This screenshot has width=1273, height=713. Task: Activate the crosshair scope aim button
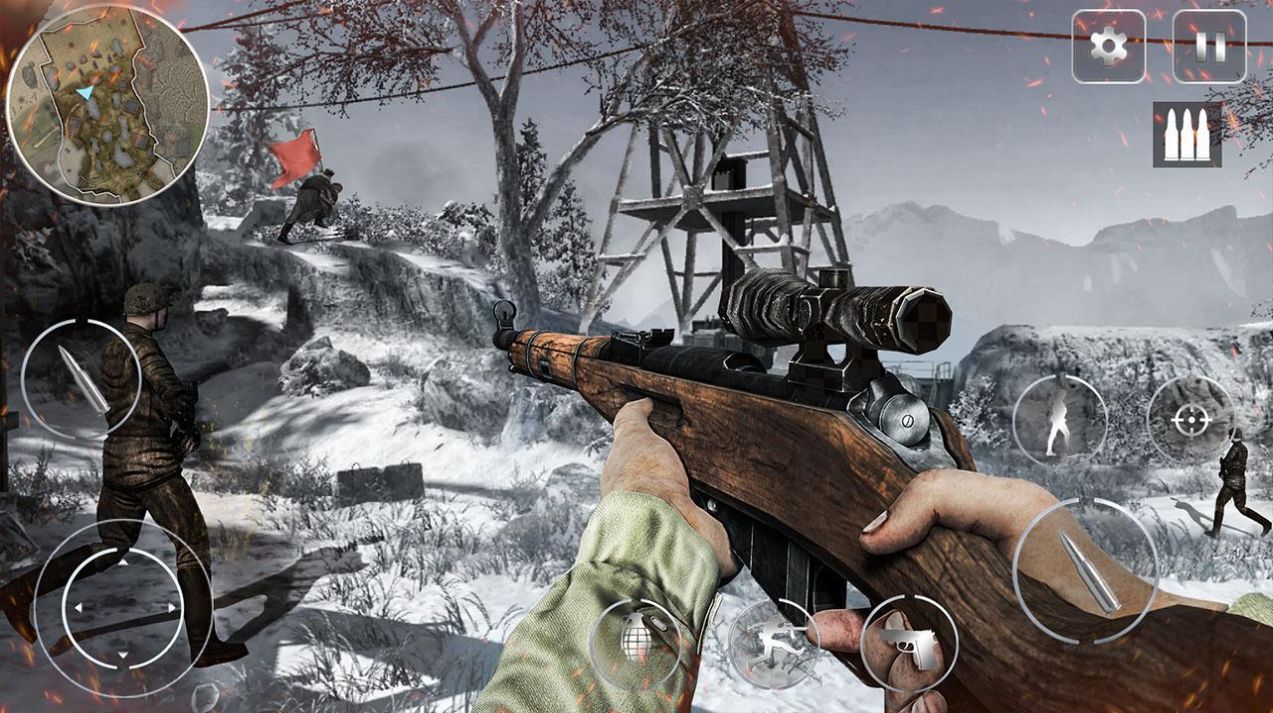click(1190, 420)
